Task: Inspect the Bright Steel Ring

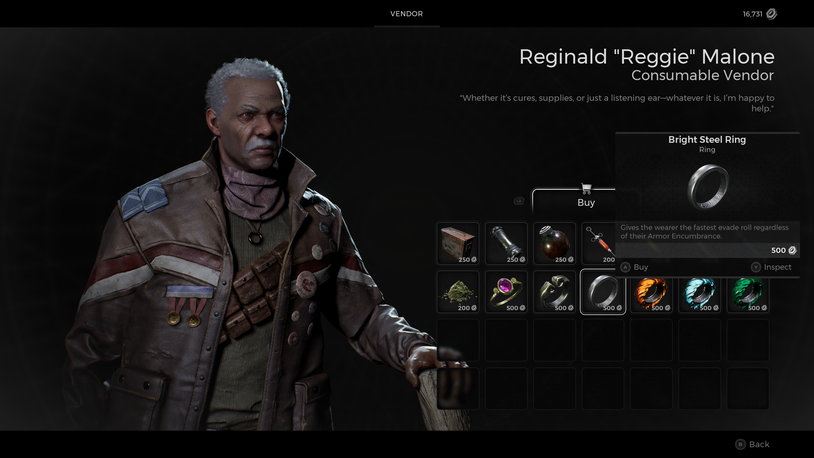Action: [x=771, y=267]
